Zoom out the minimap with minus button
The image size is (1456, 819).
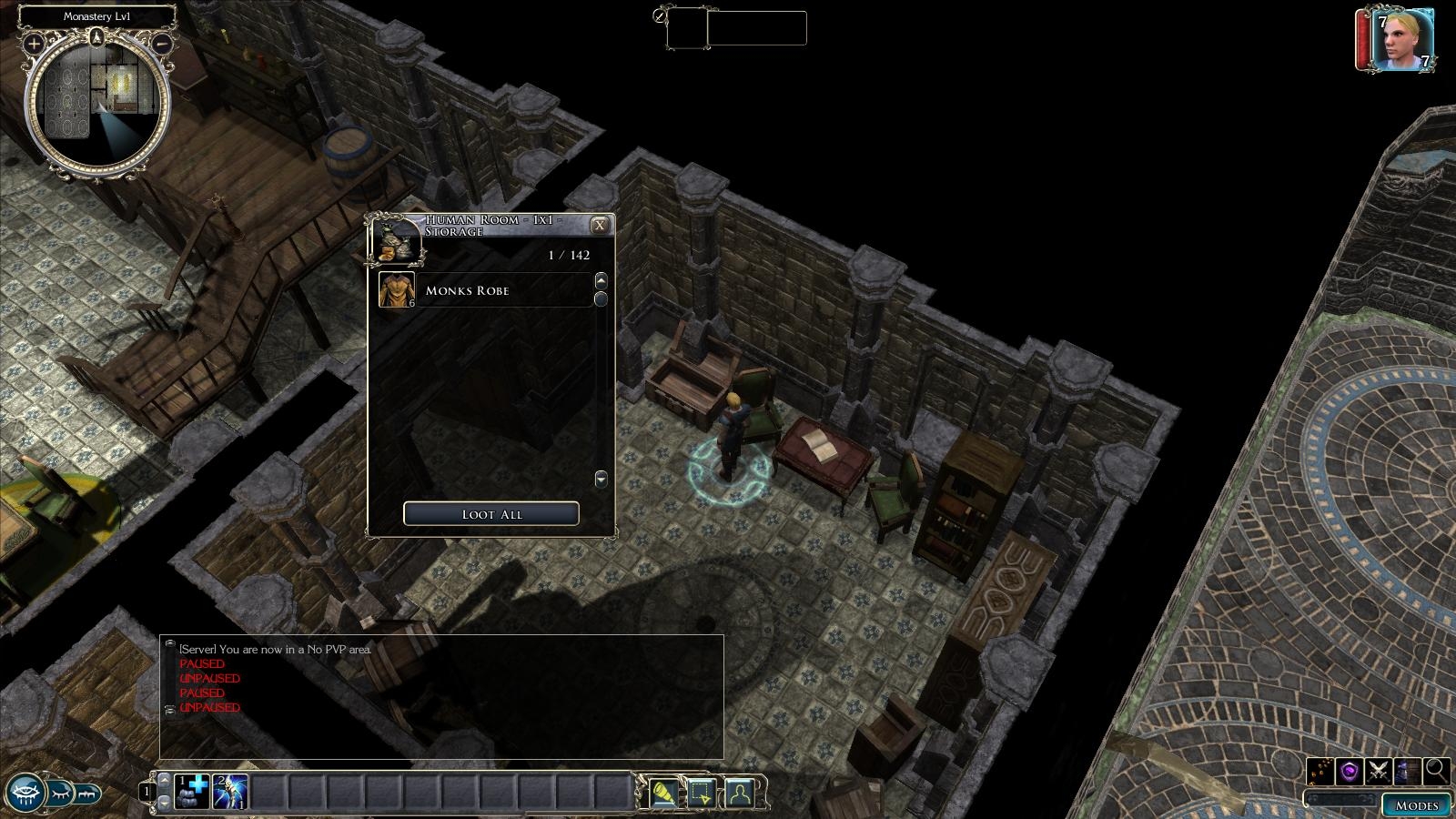click(x=162, y=43)
